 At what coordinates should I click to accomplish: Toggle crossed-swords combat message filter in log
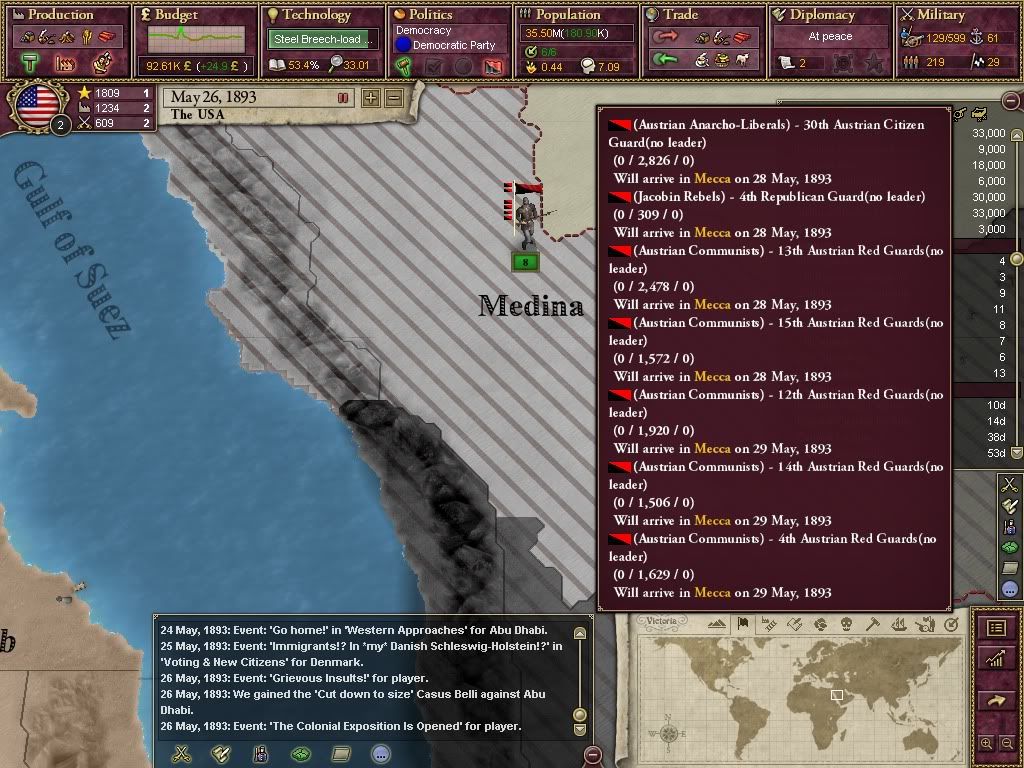pyautogui.click(x=181, y=754)
